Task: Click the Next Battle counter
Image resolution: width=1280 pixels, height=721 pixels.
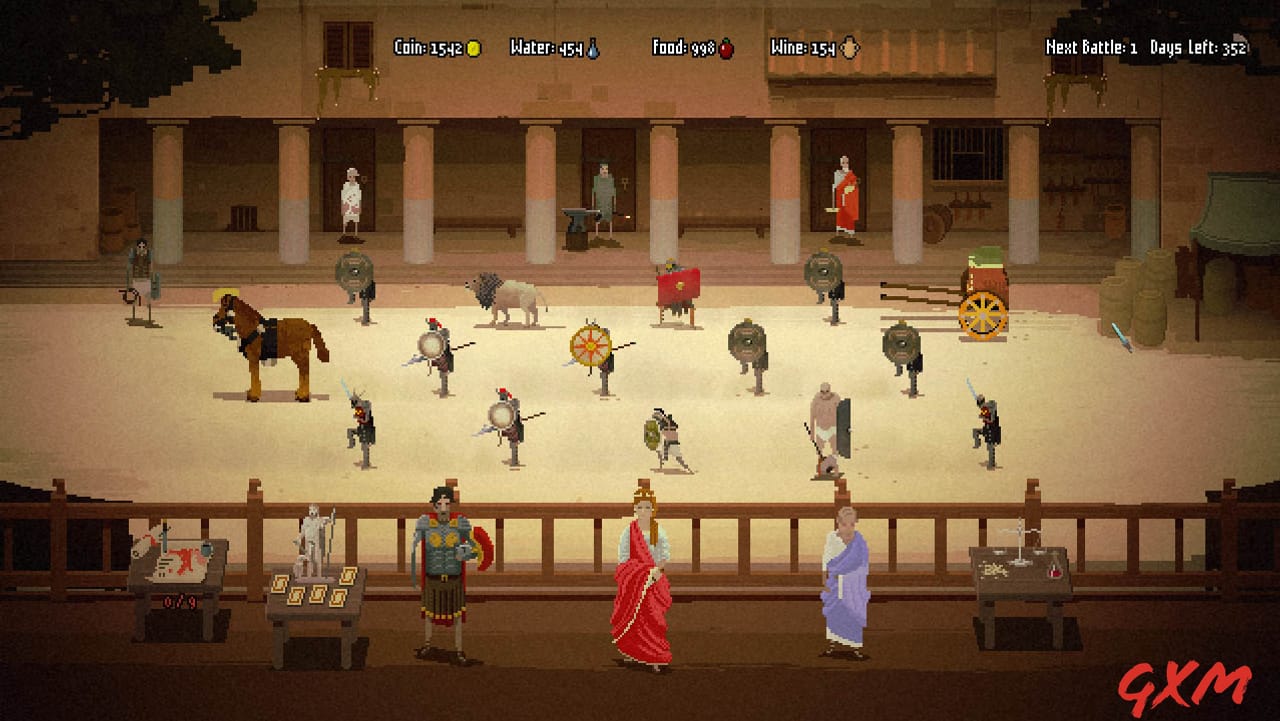Action: (x=1090, y=45)
